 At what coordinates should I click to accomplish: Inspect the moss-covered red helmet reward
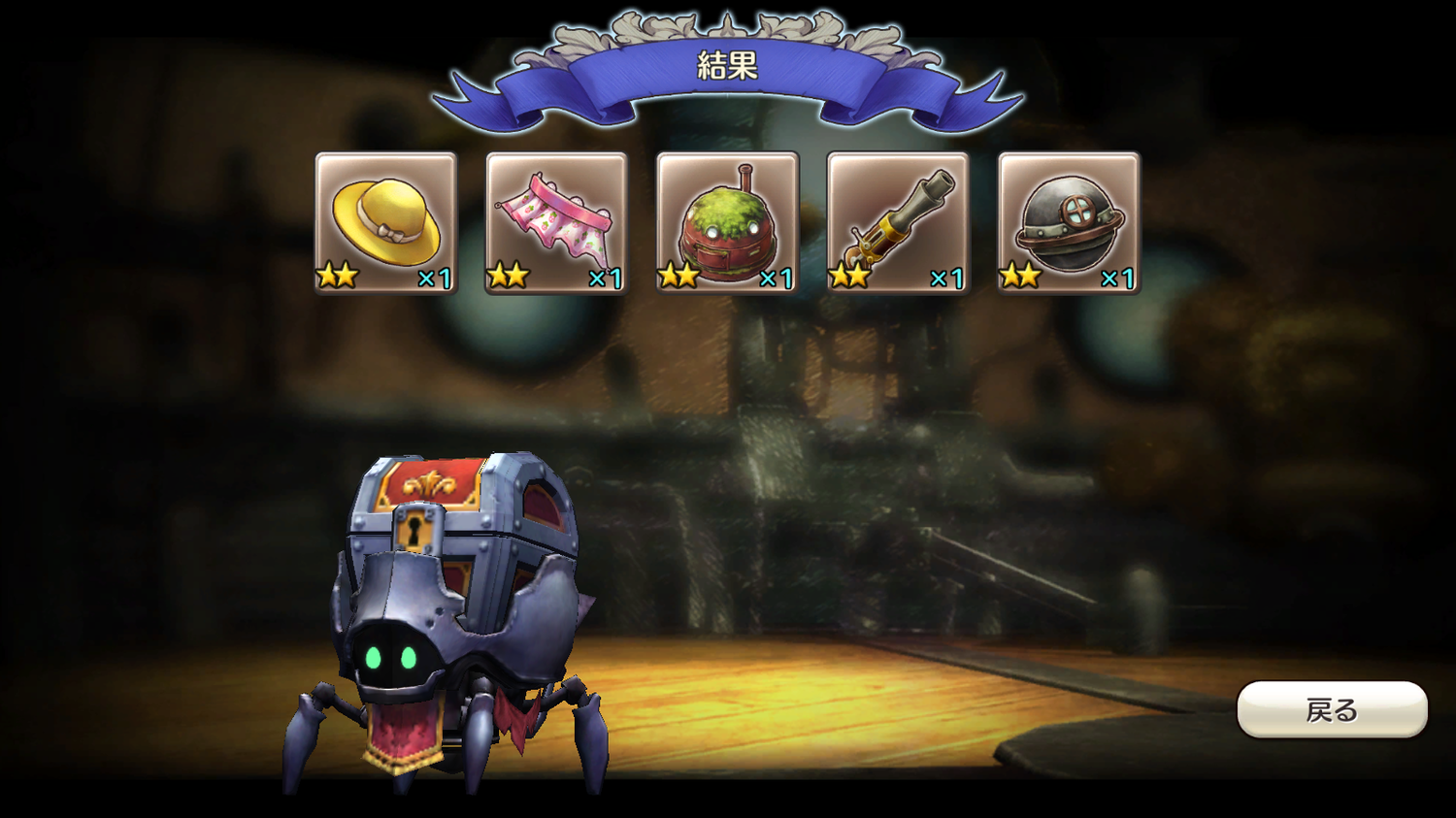coord(727,222)
